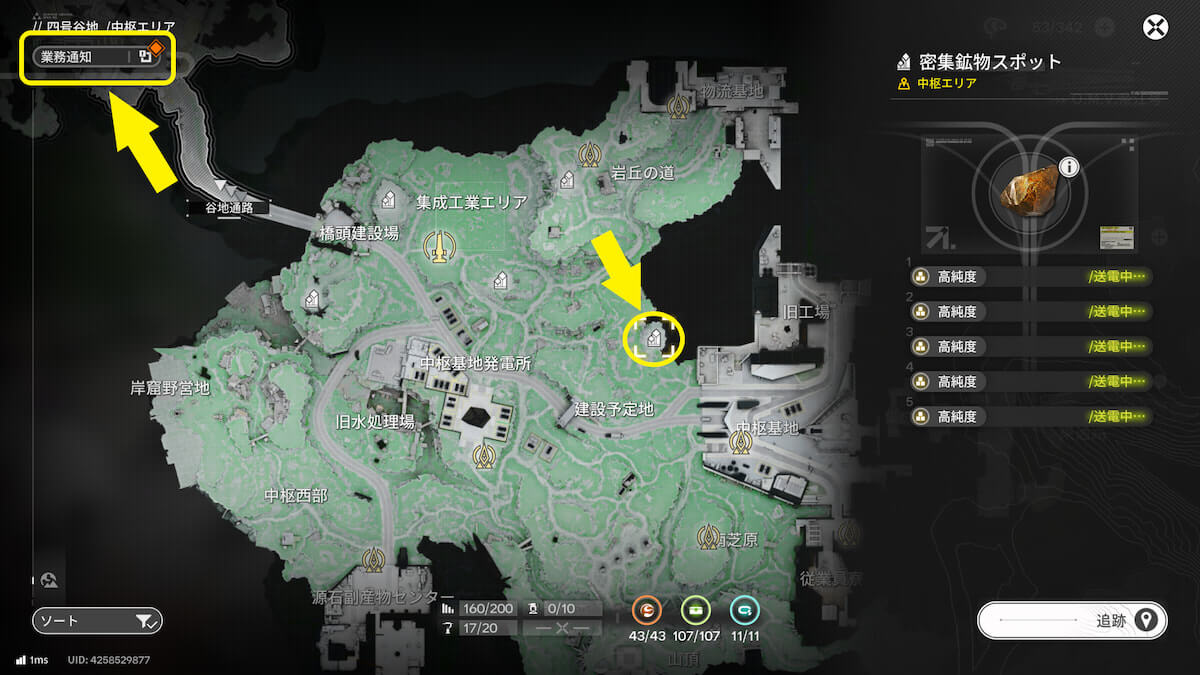The image size is (1200, 675).
Task: Select mining row number 5 高純度
Action: tap(1030, 415)
